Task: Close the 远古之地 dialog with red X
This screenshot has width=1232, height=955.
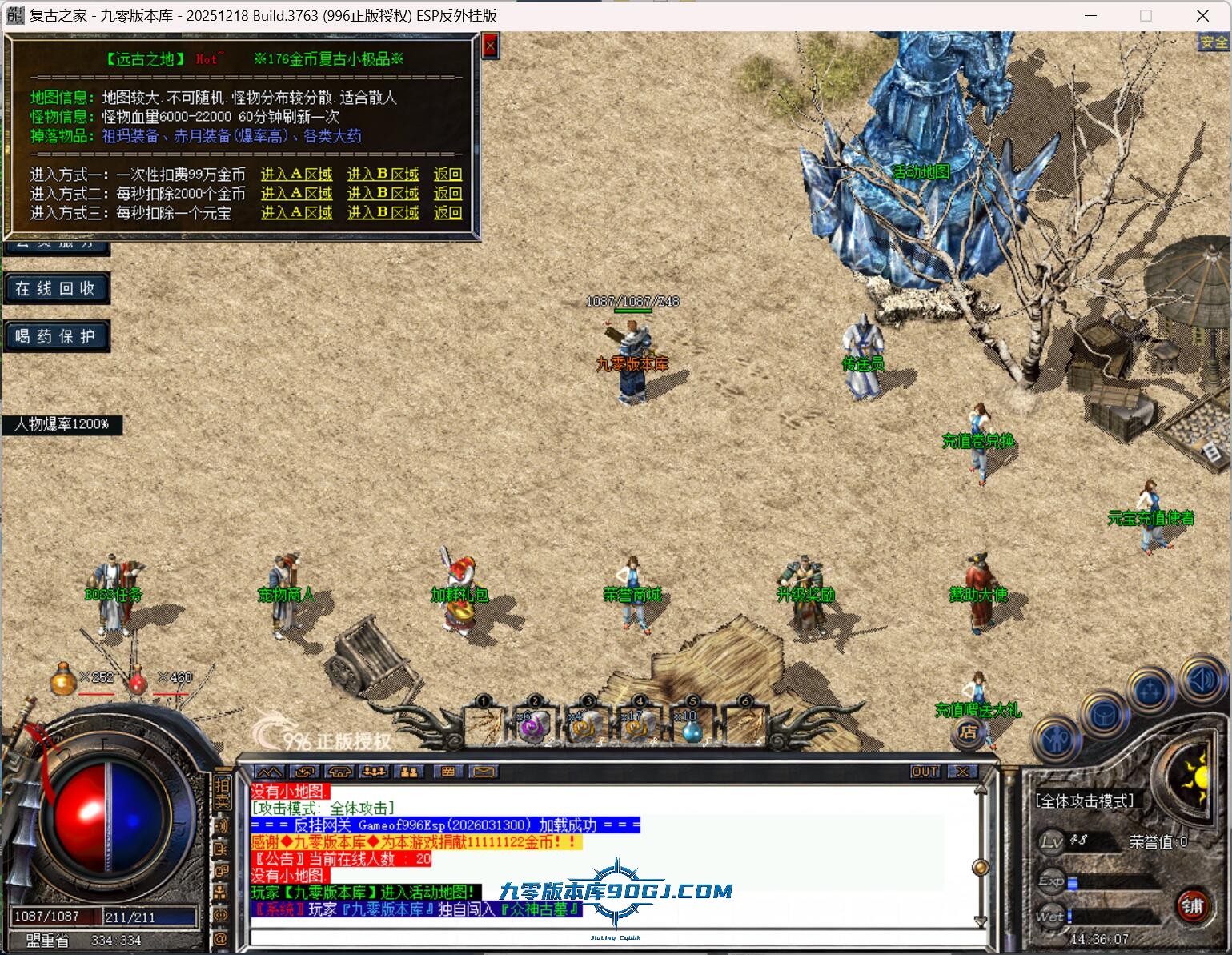Action: pos(490,46)
